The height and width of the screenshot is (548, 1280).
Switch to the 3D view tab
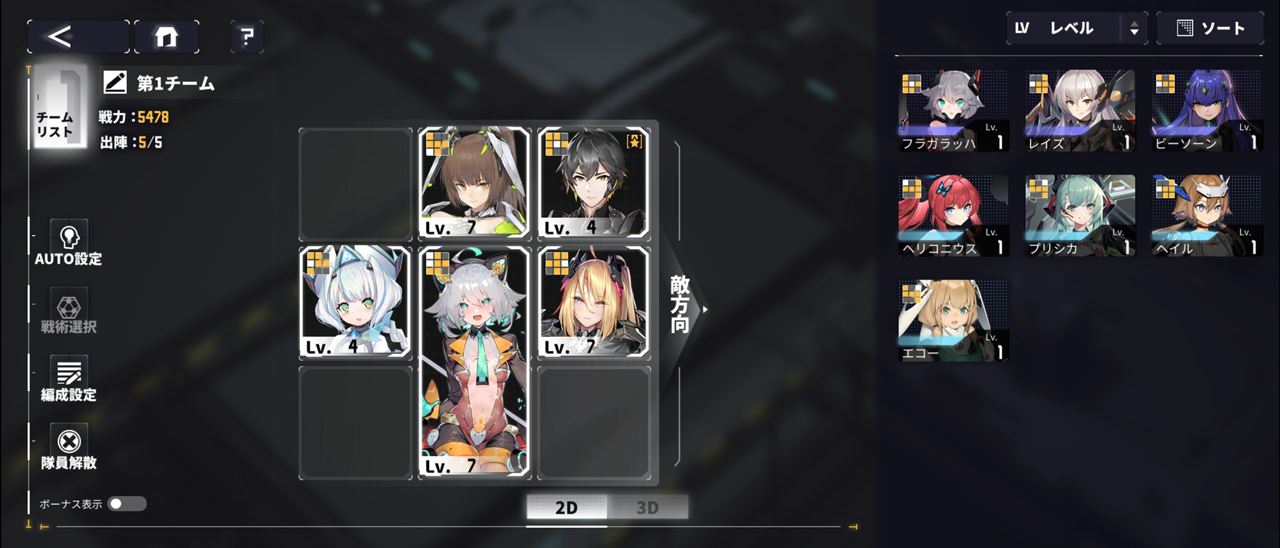647,507
